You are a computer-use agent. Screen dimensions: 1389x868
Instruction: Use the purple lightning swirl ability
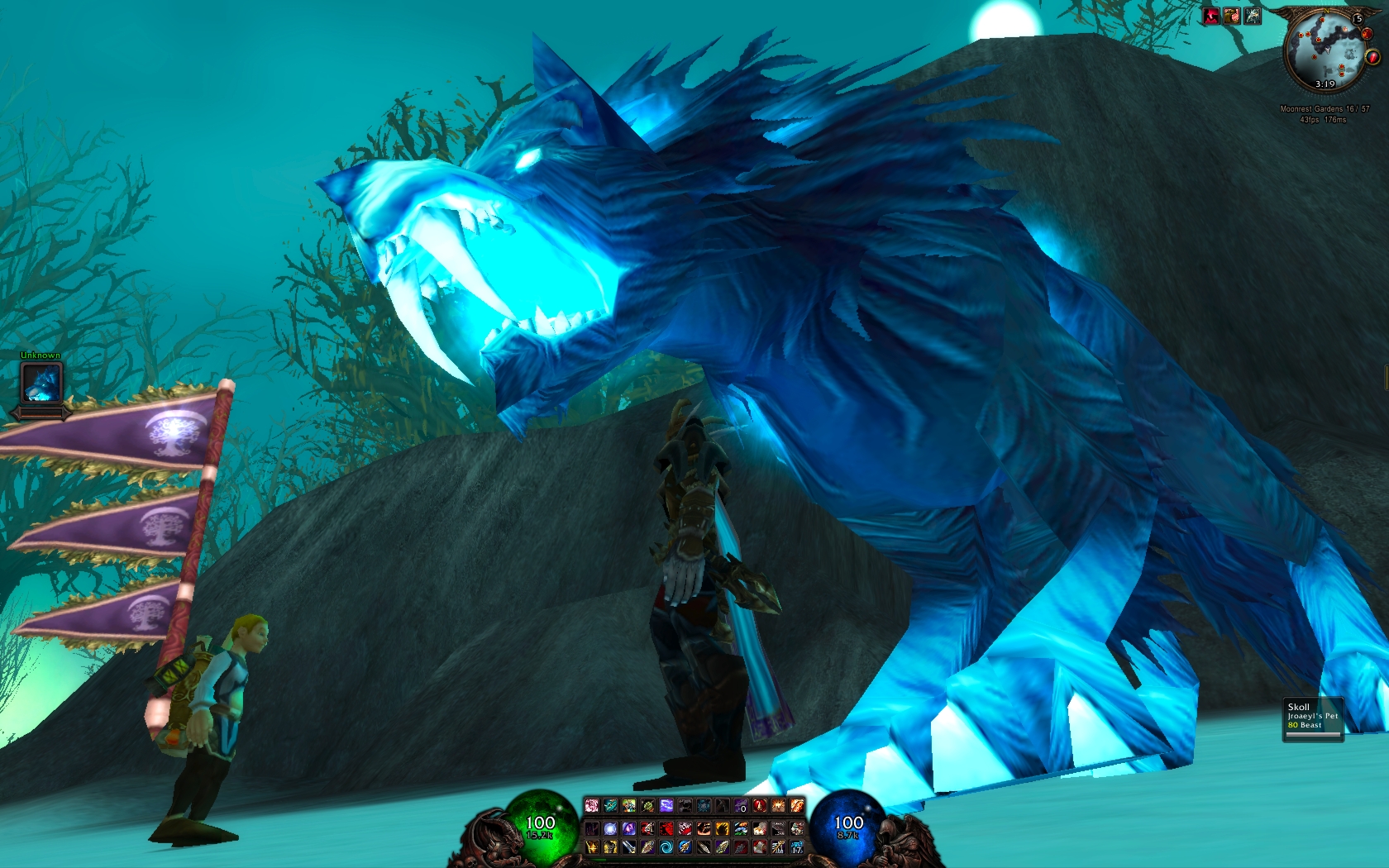click(x=666, y=805)
